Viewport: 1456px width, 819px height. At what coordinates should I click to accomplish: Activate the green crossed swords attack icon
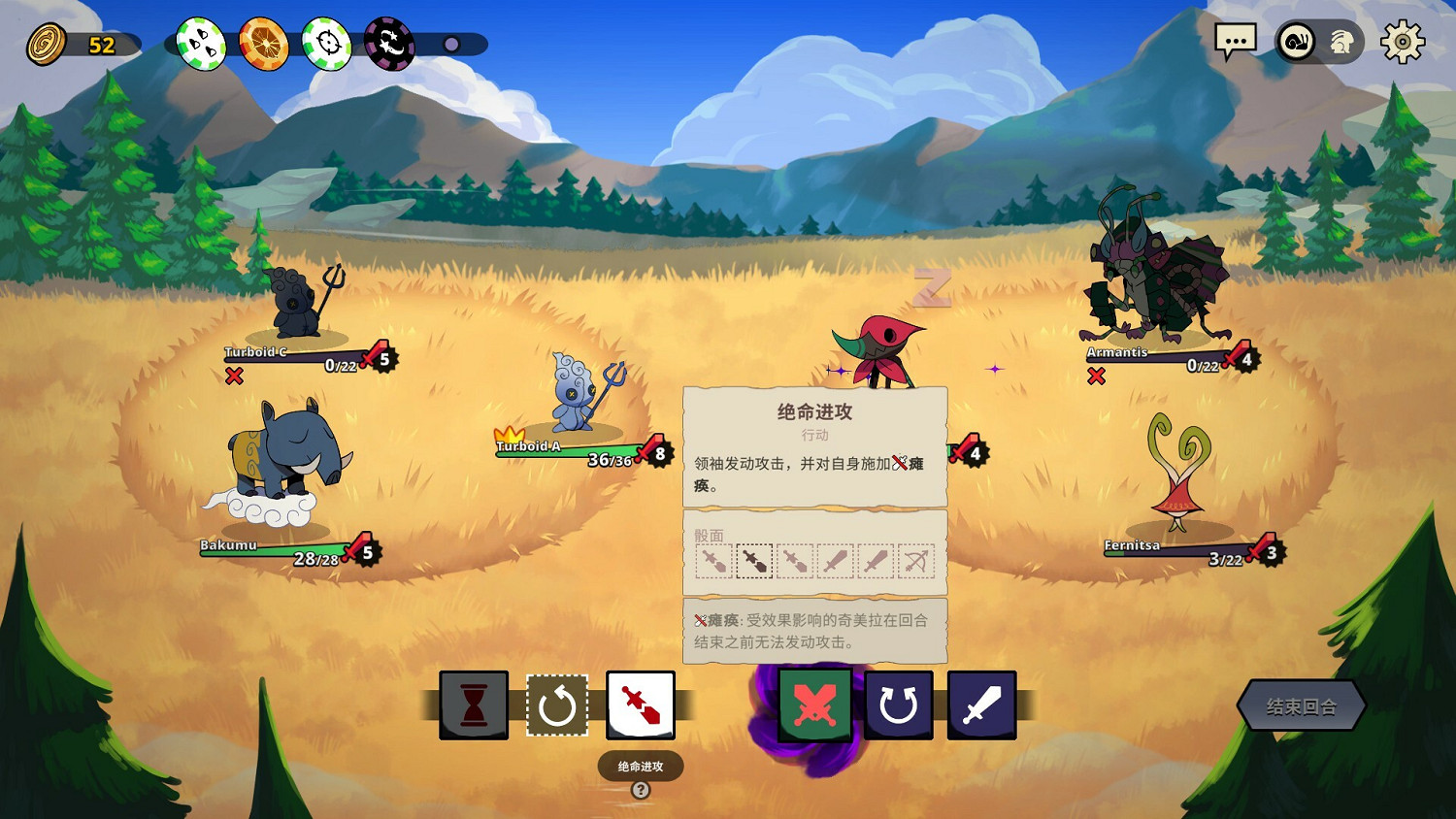[815, 705]
